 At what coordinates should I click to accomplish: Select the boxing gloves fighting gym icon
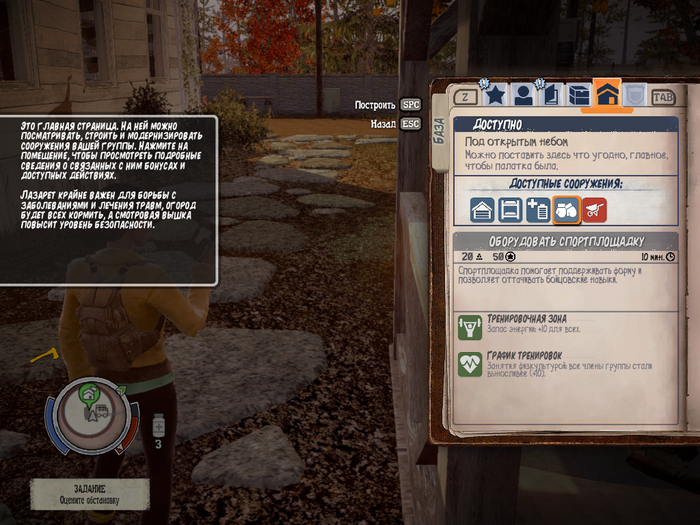coord(566,210)
